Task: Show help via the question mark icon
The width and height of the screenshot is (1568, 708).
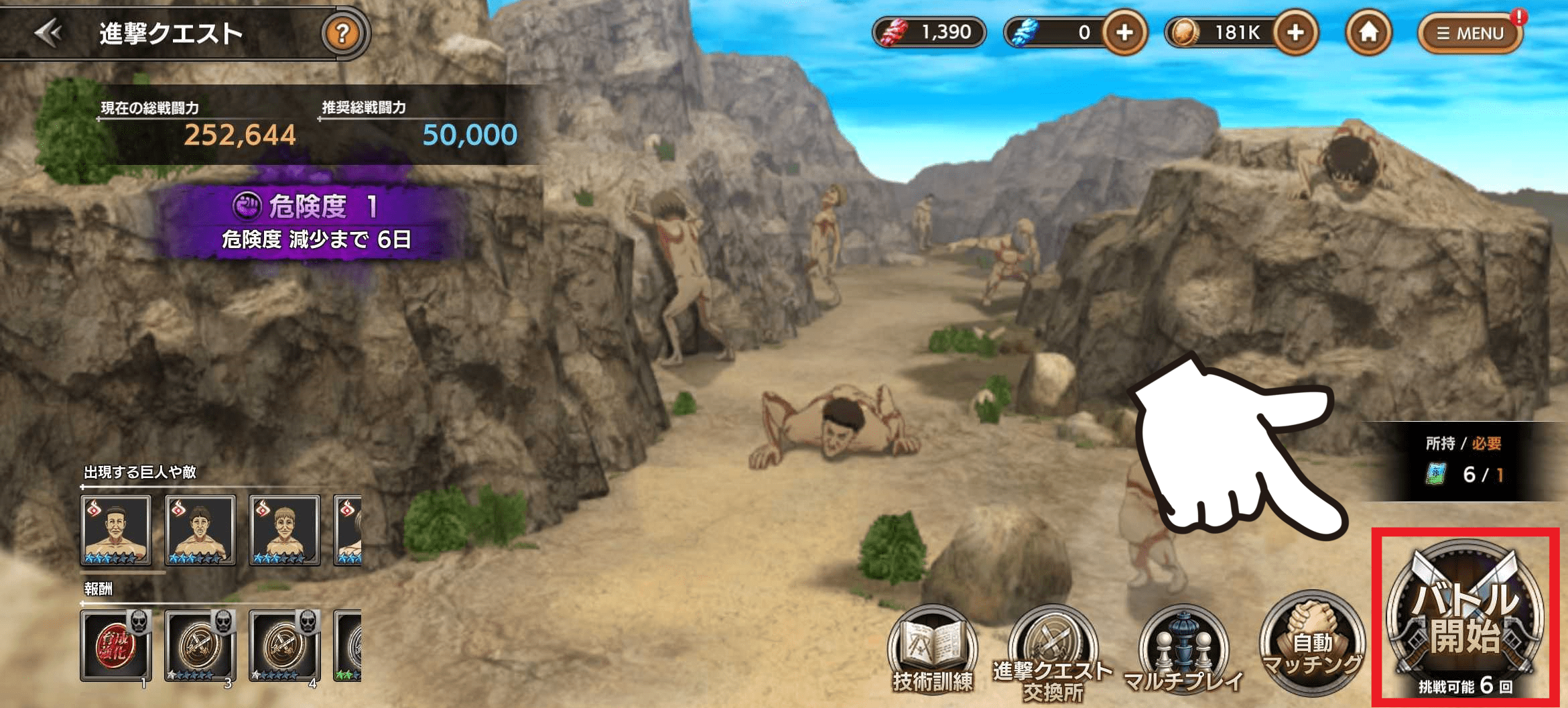Action: point(342,32)
